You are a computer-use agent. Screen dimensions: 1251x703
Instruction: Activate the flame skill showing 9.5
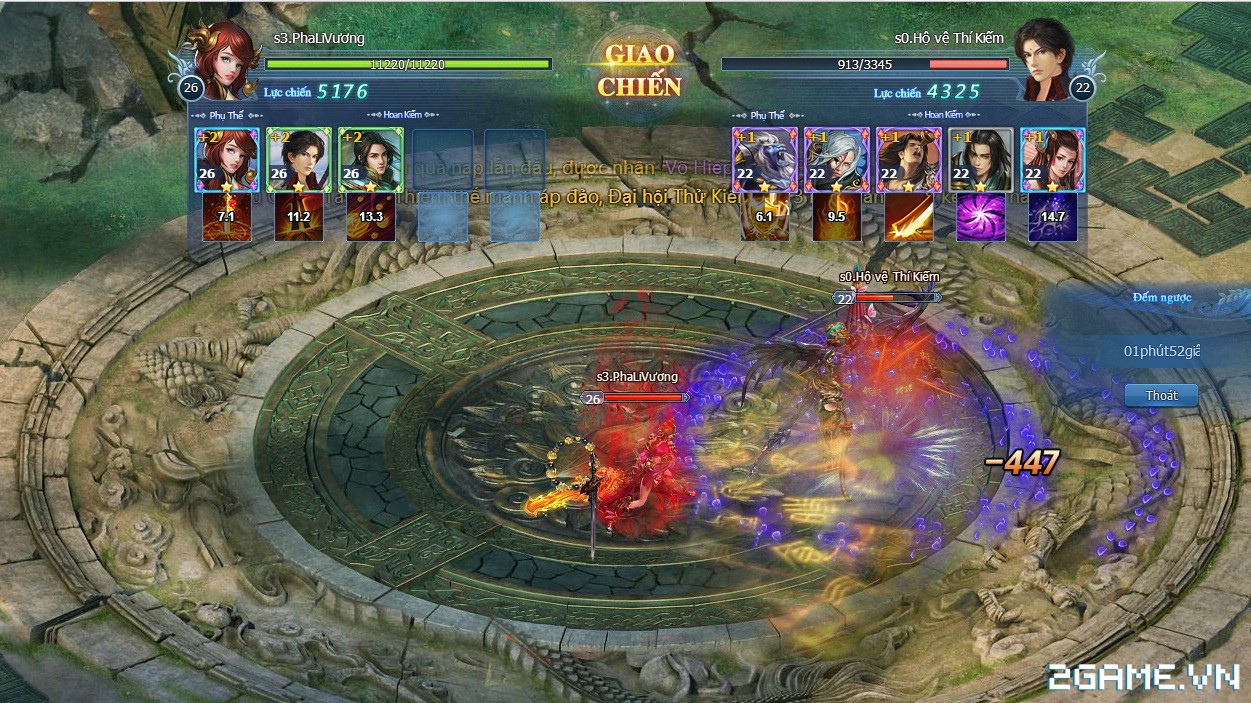click(837, 218)
